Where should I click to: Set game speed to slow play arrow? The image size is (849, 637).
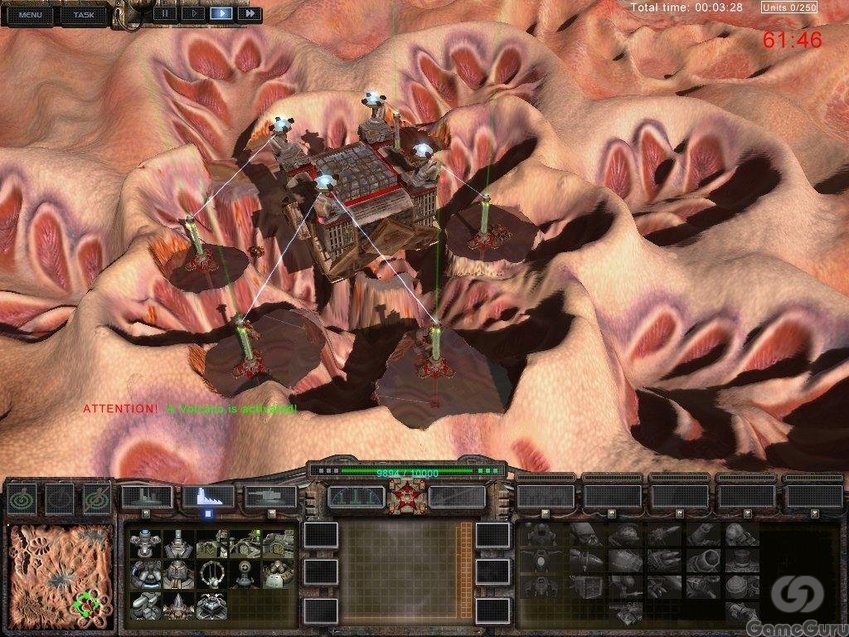coord(192,14)
